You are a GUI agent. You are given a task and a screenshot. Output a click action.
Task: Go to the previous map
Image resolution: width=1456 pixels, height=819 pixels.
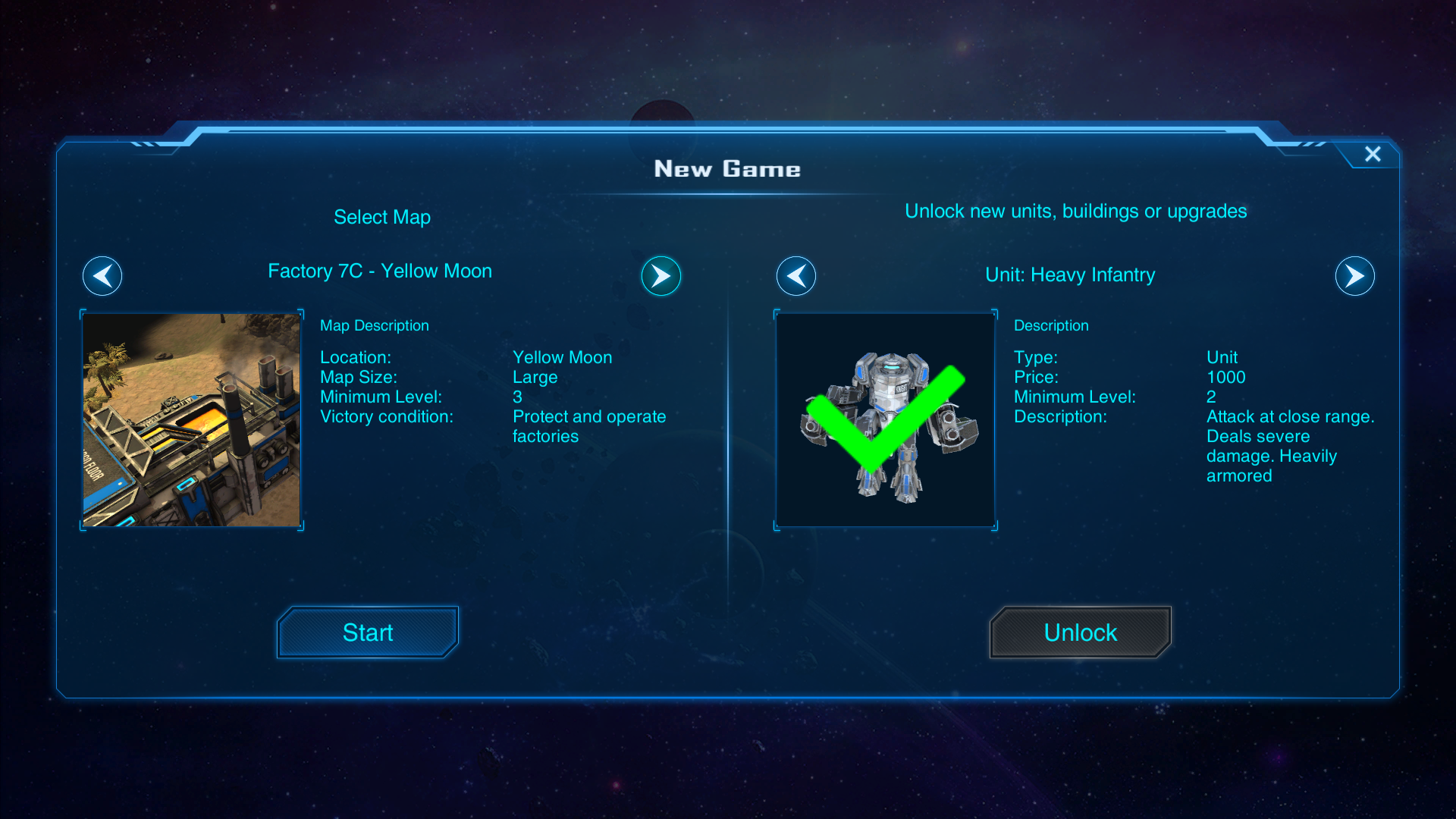(x=102, y=276)
